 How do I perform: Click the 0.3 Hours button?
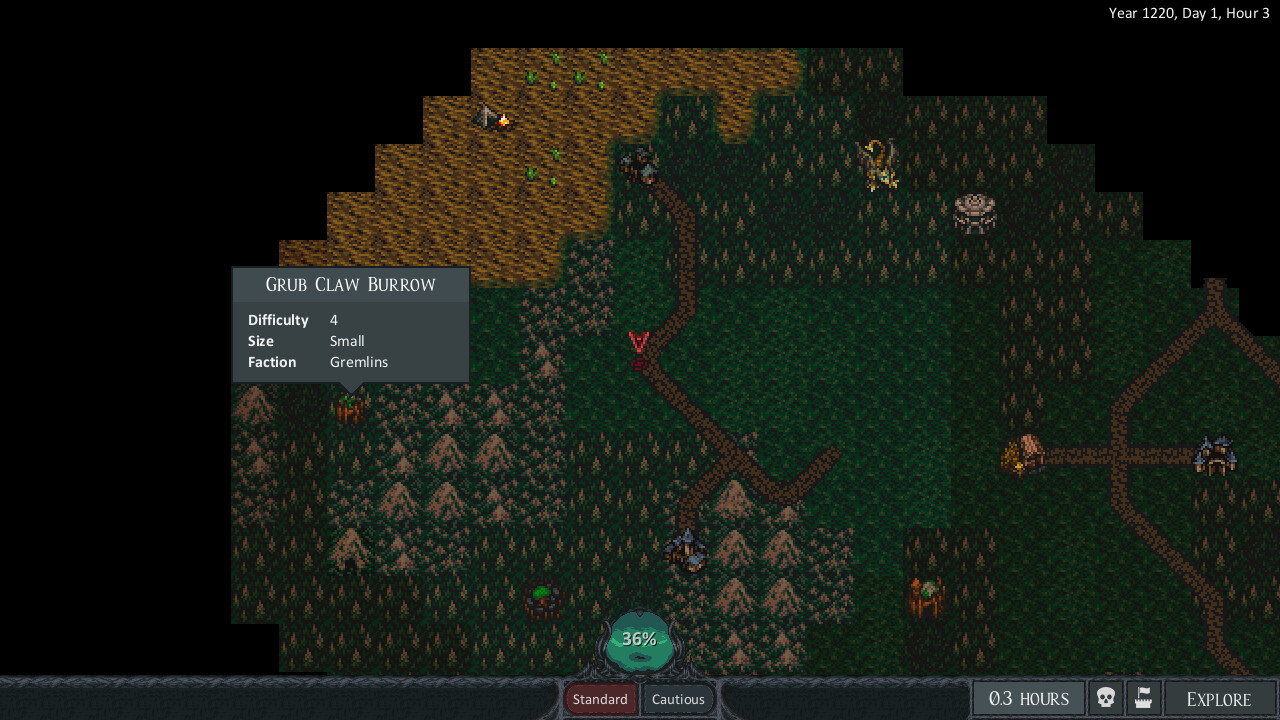coord(1028,699)
